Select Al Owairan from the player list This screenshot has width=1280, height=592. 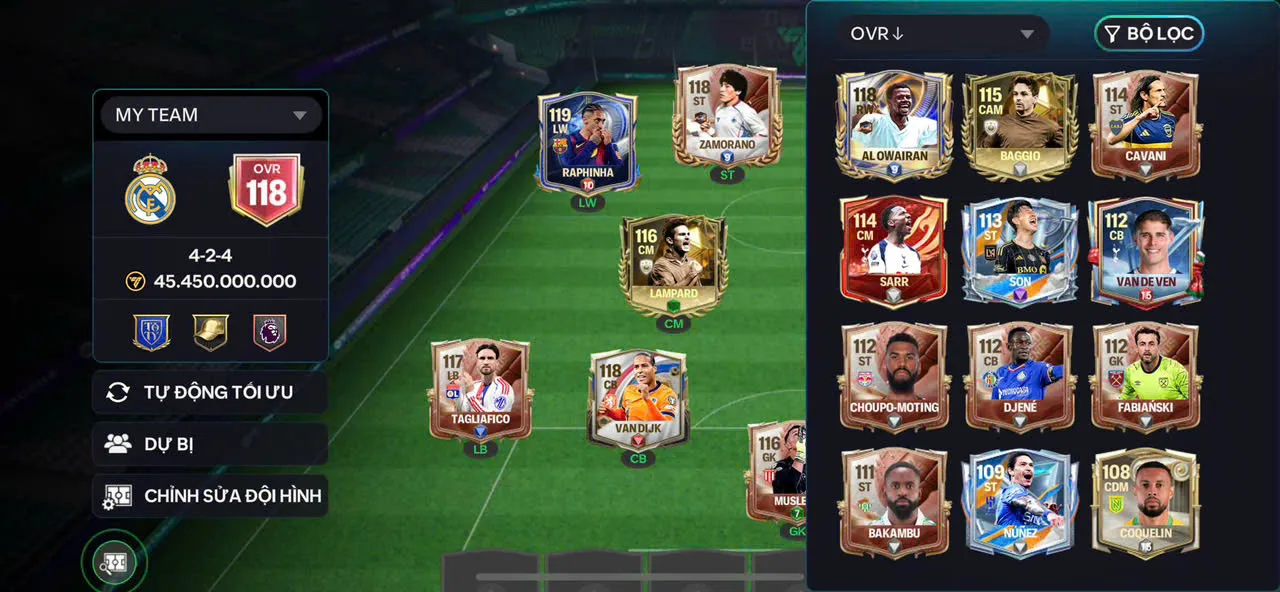tap(894, 124)
